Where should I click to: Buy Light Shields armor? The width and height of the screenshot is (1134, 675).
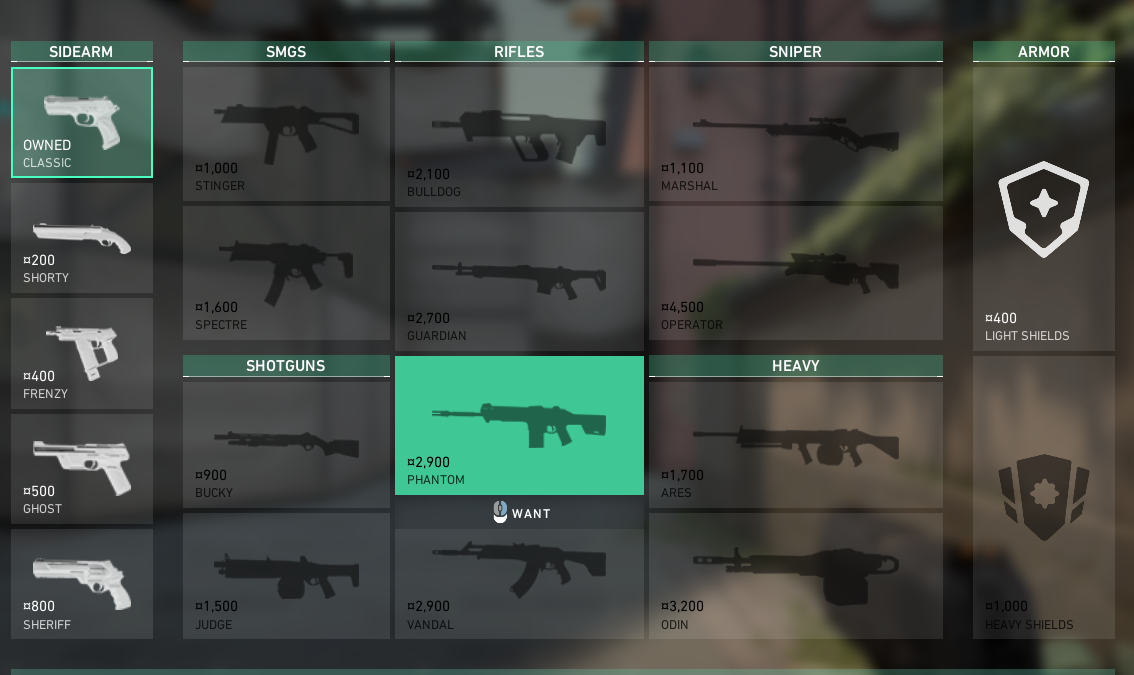click(1044, 208)
